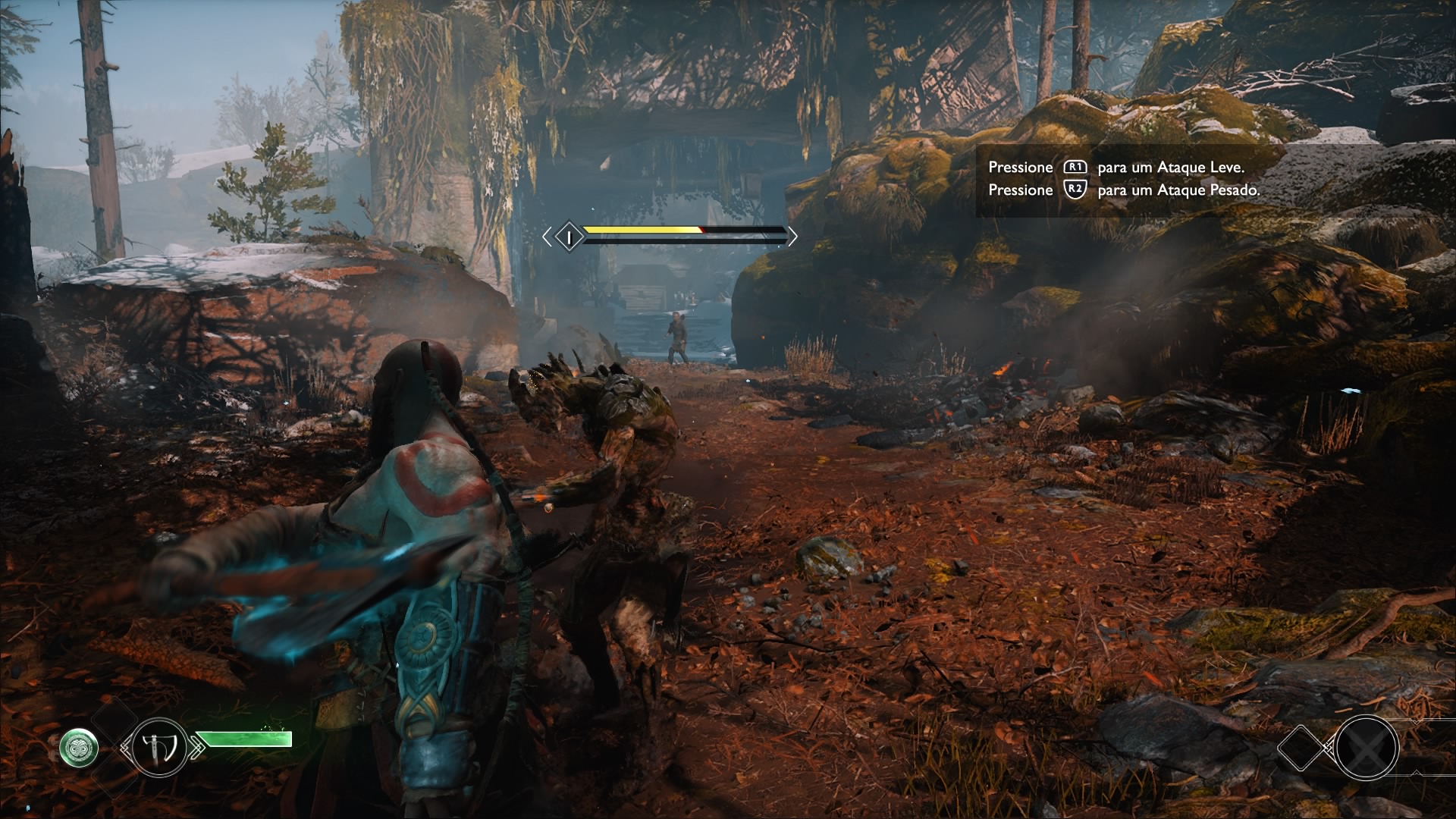Click the green round shield emblem
The image size is (1456, 819).
tap(79, 747)
